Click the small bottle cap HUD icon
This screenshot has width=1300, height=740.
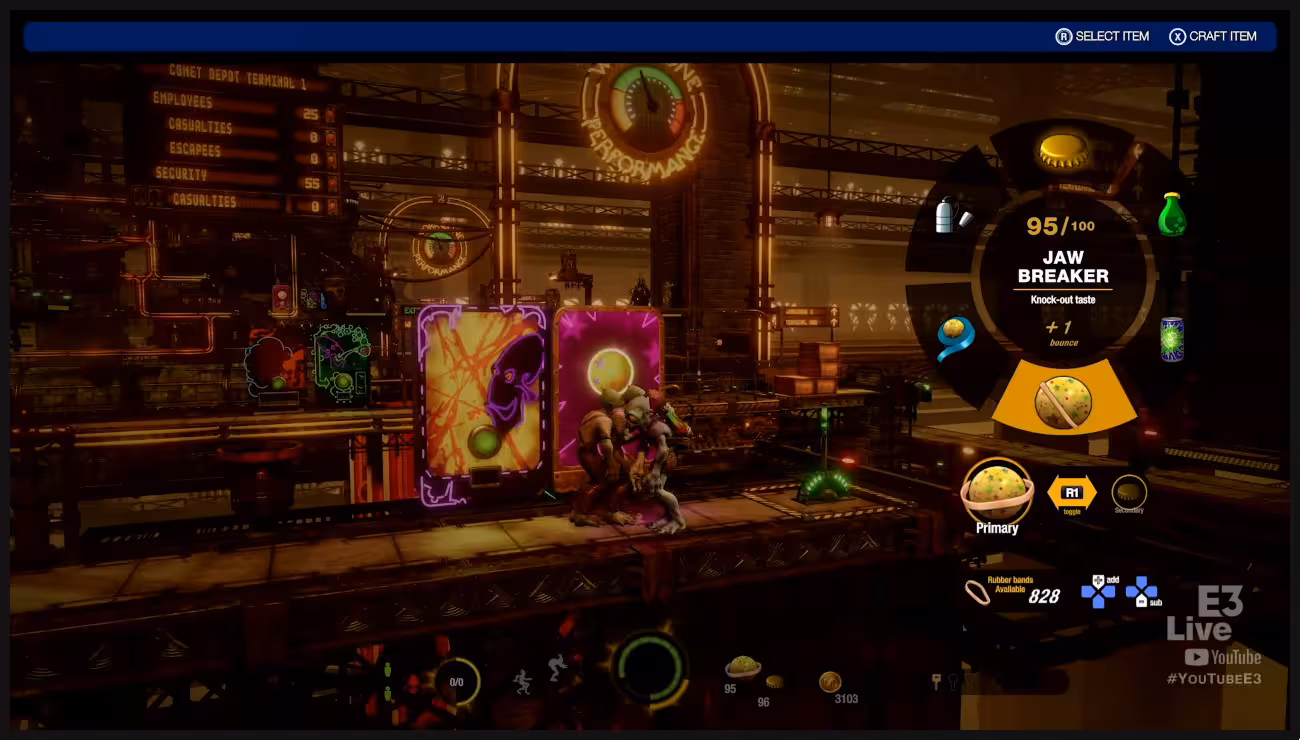coord(774,682)
